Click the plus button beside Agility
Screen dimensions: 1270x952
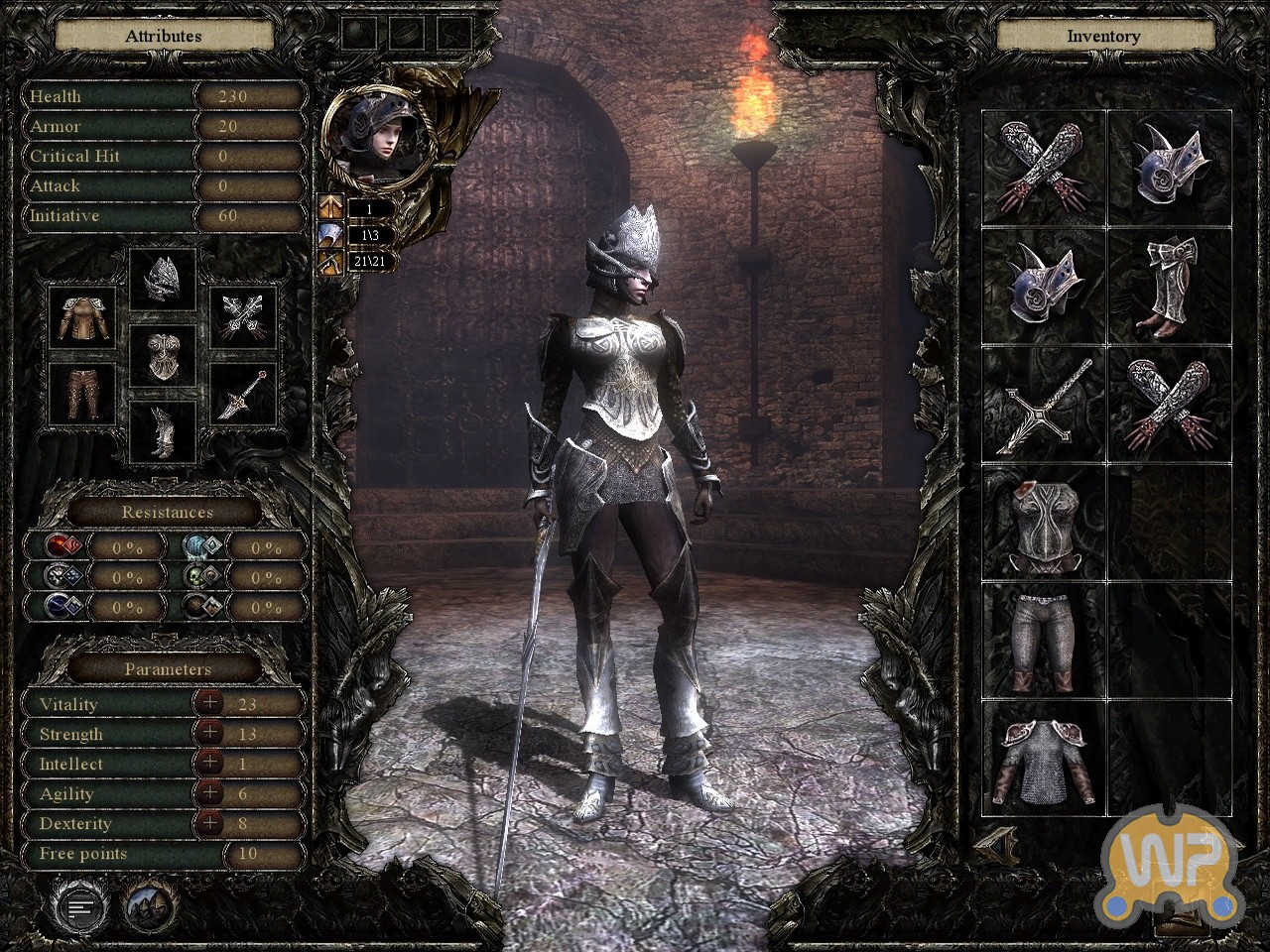209,792
